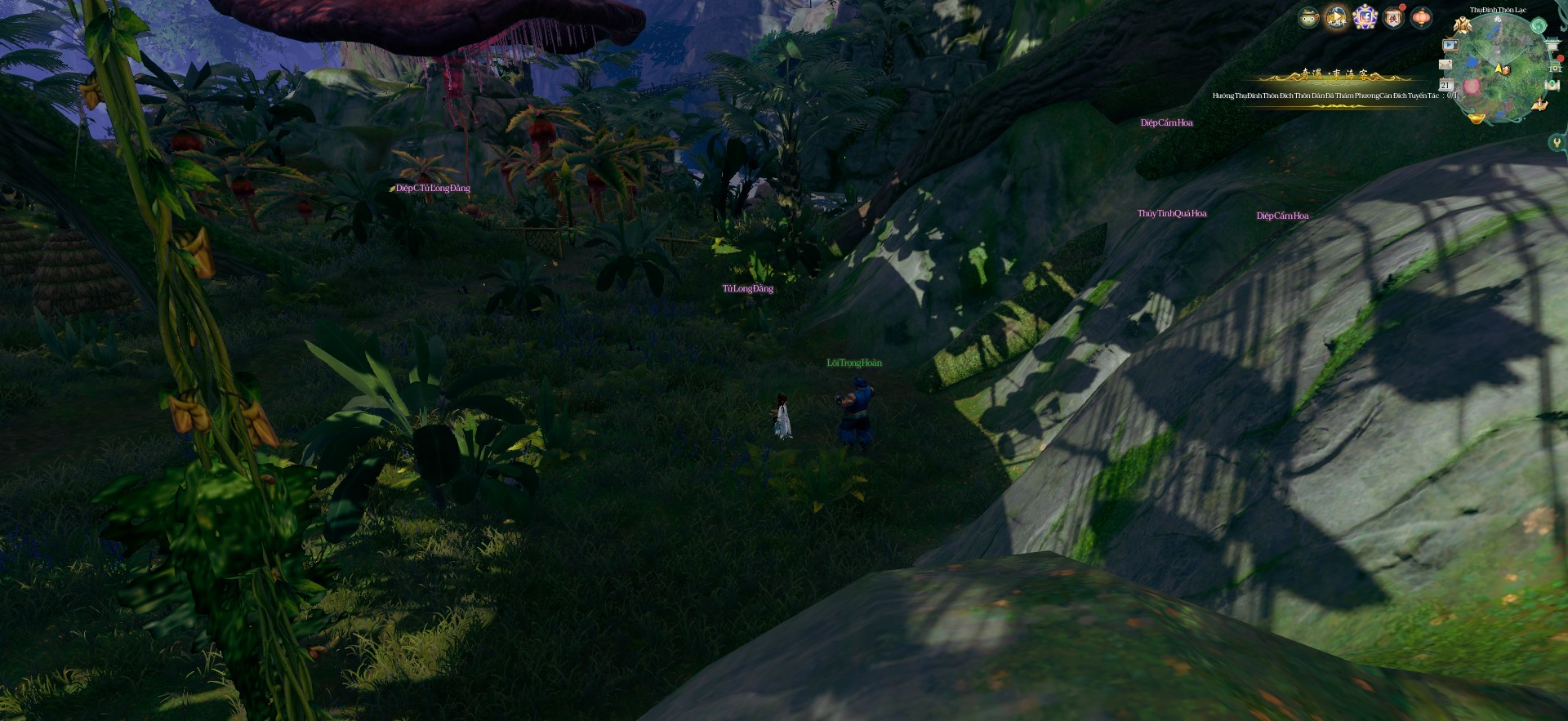The width and height of the screenshot is (1568, 721).
Task: Open the gold ingot shop icon
Action: point(1477,119)
